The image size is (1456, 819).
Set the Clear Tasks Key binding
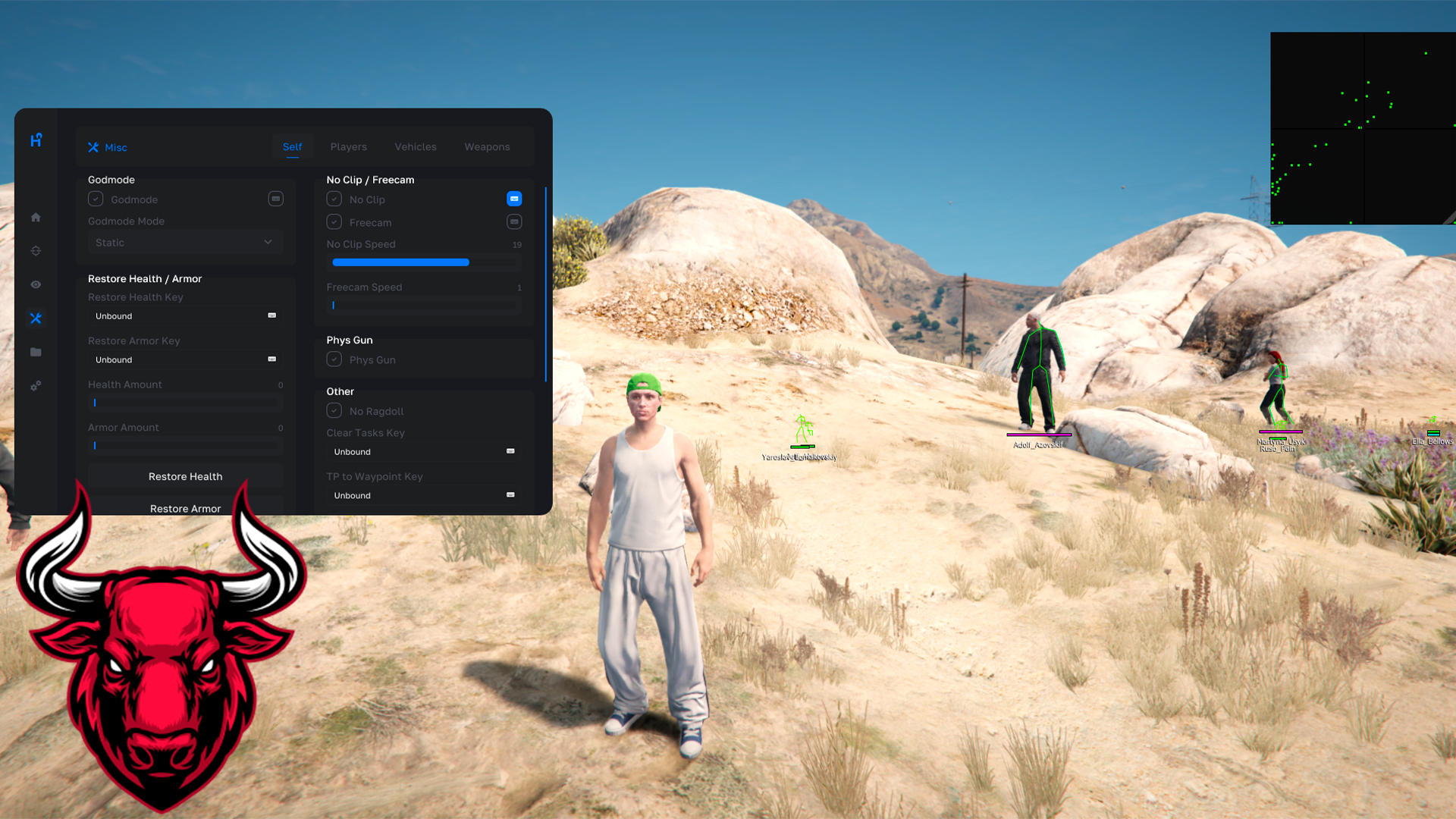pos(424,452)
